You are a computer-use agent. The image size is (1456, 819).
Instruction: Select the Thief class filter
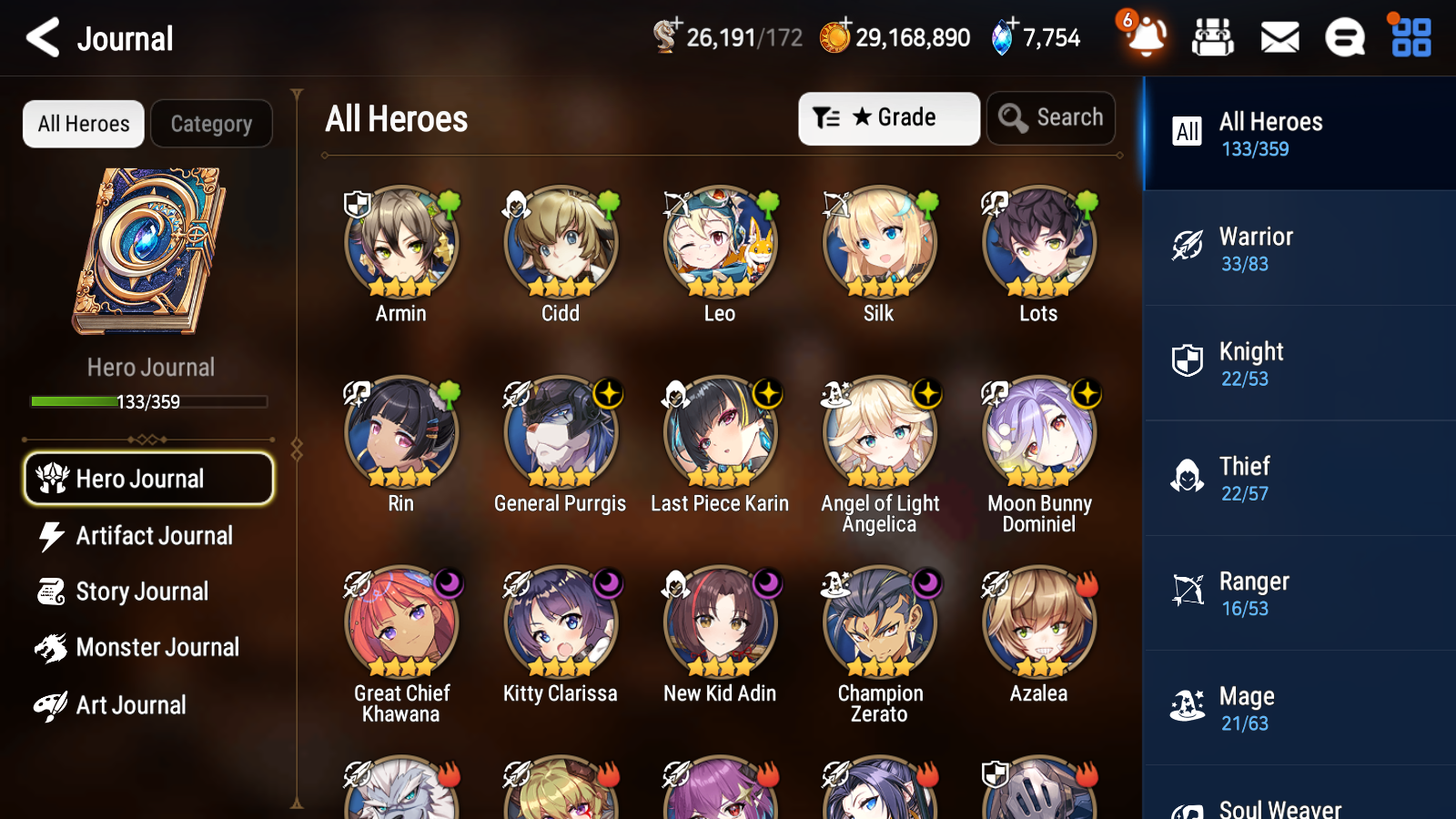(1299, 479)
